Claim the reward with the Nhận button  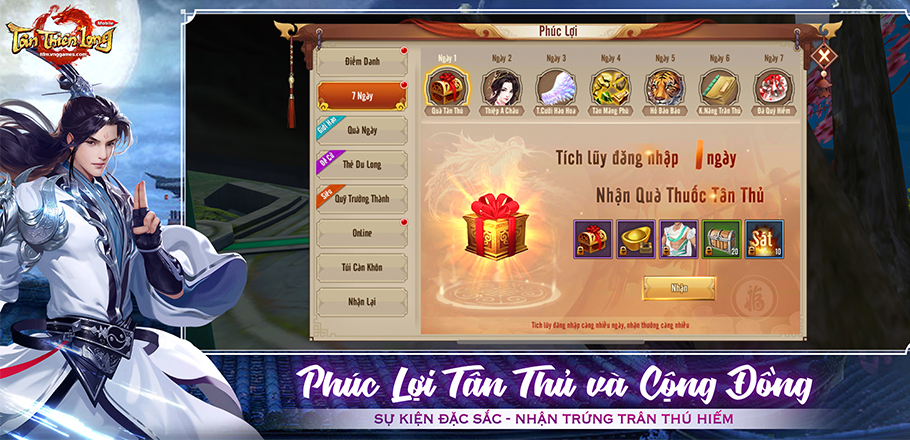coord(679,288)
